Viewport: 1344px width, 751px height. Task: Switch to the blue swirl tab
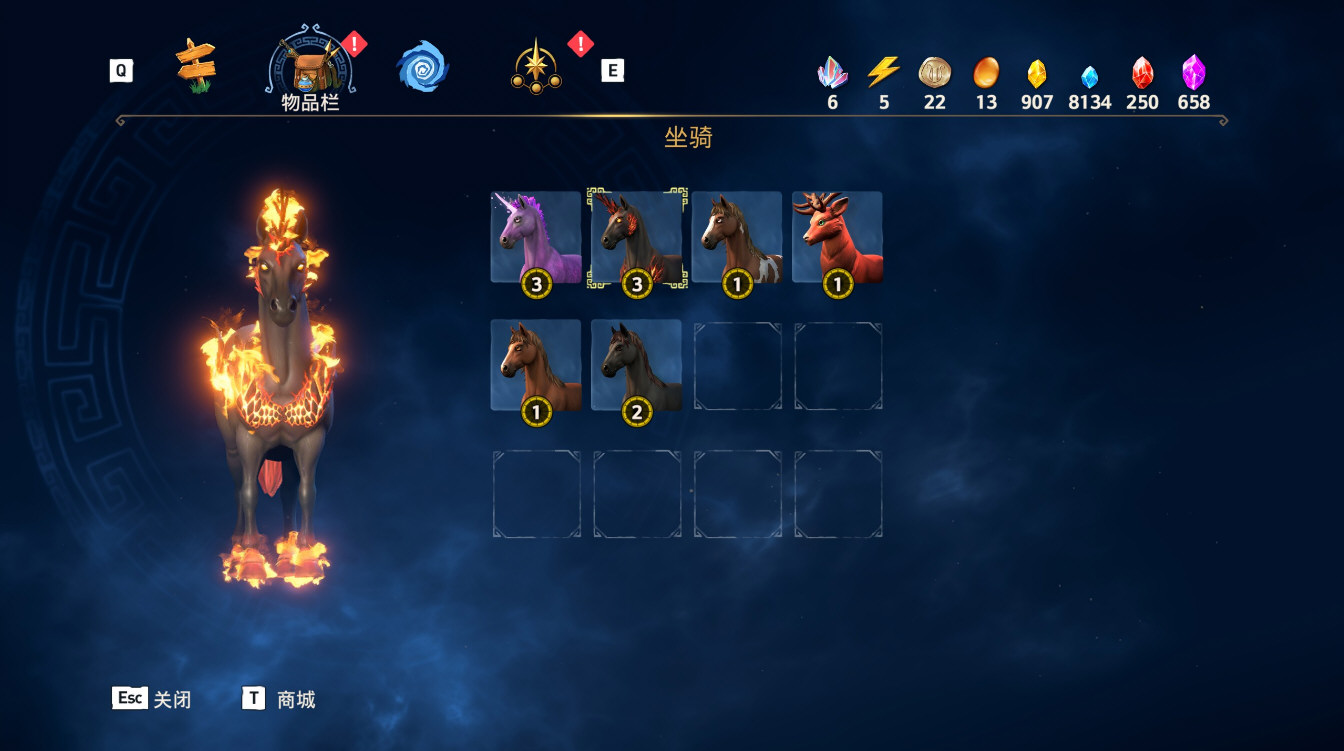422,68
